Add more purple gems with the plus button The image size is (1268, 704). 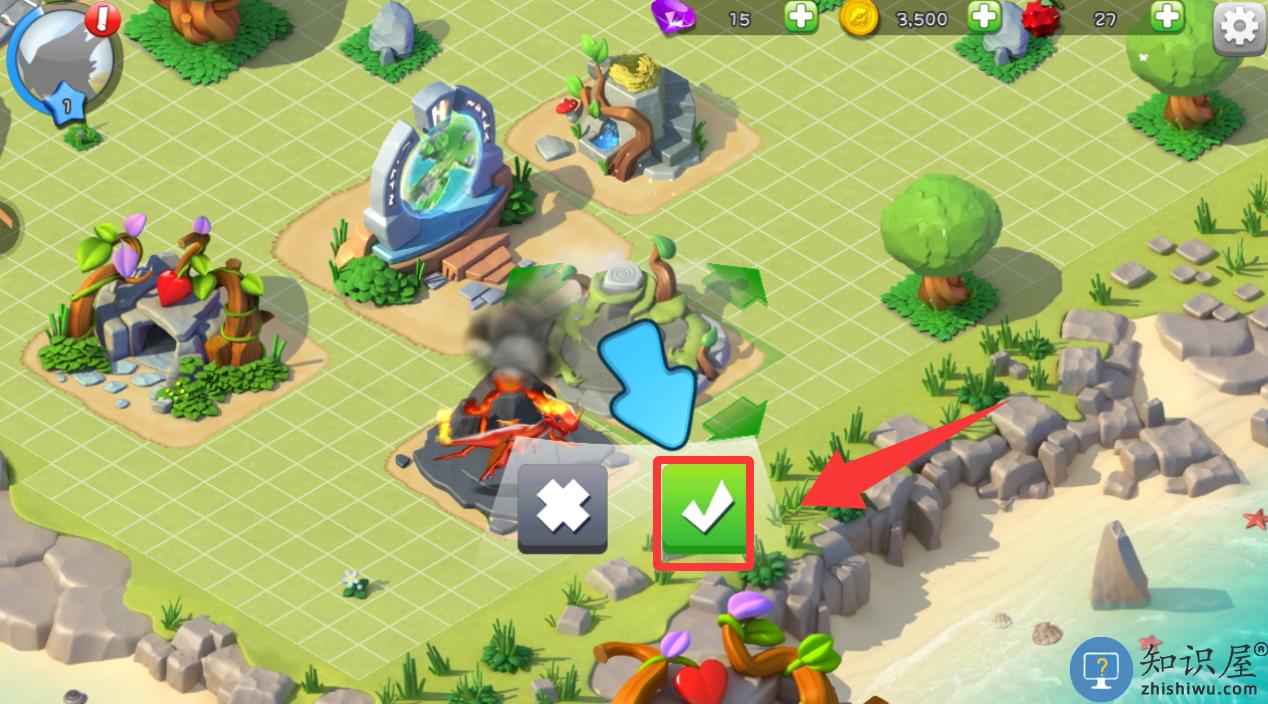click(x=800, y=17)
